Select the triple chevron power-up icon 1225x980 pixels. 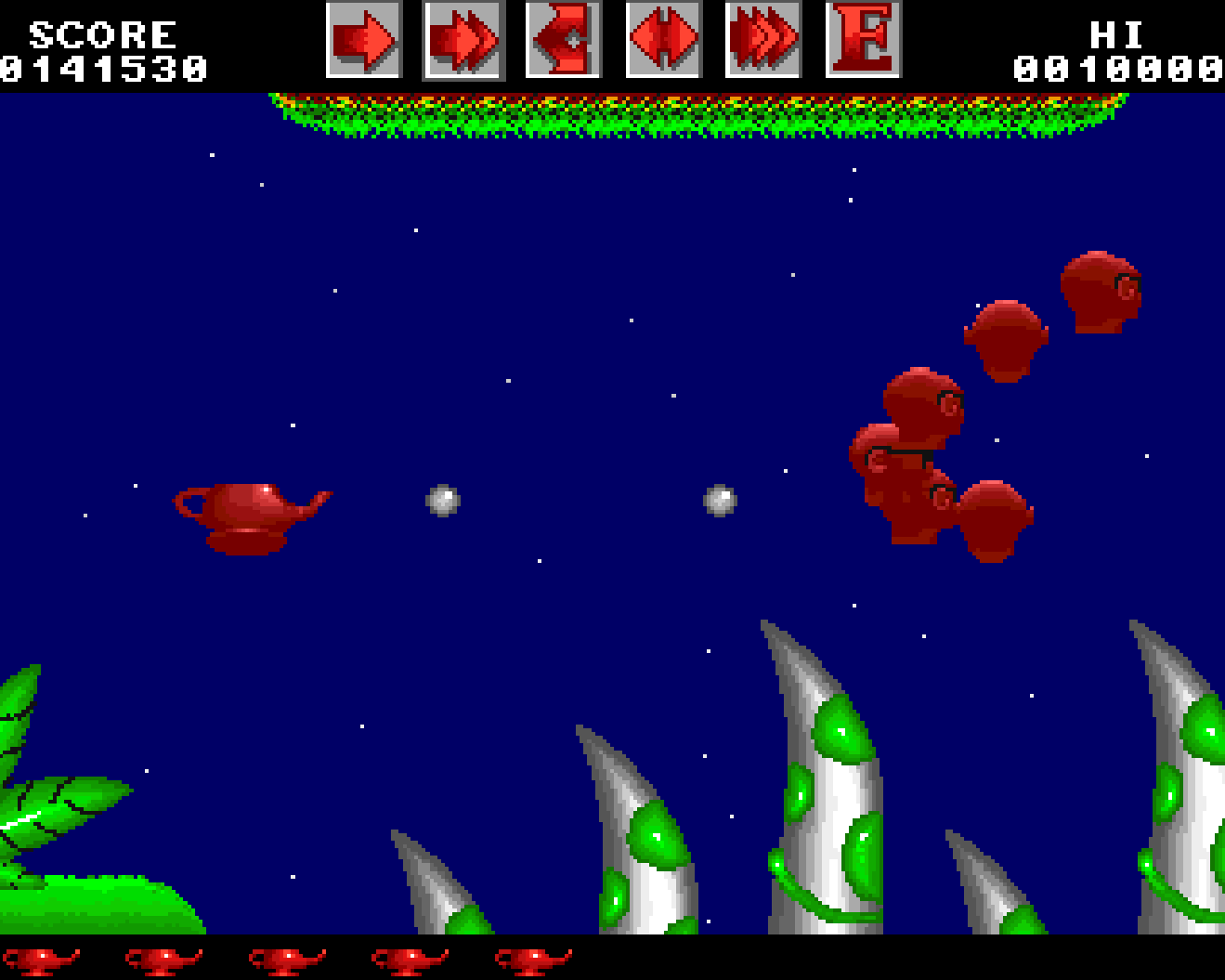[762, 40]
